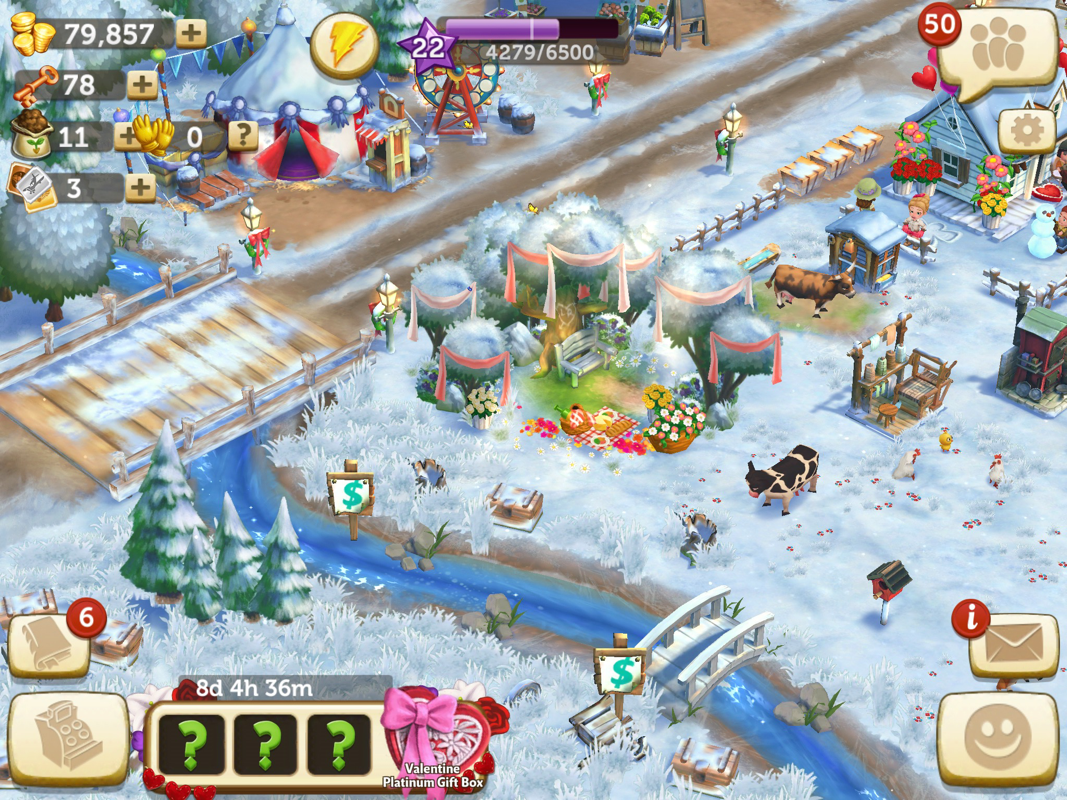Buy more stamps using the plus button
This screenshot has width=1067, height=800.
pyautogui.click(x=140, y=187)
